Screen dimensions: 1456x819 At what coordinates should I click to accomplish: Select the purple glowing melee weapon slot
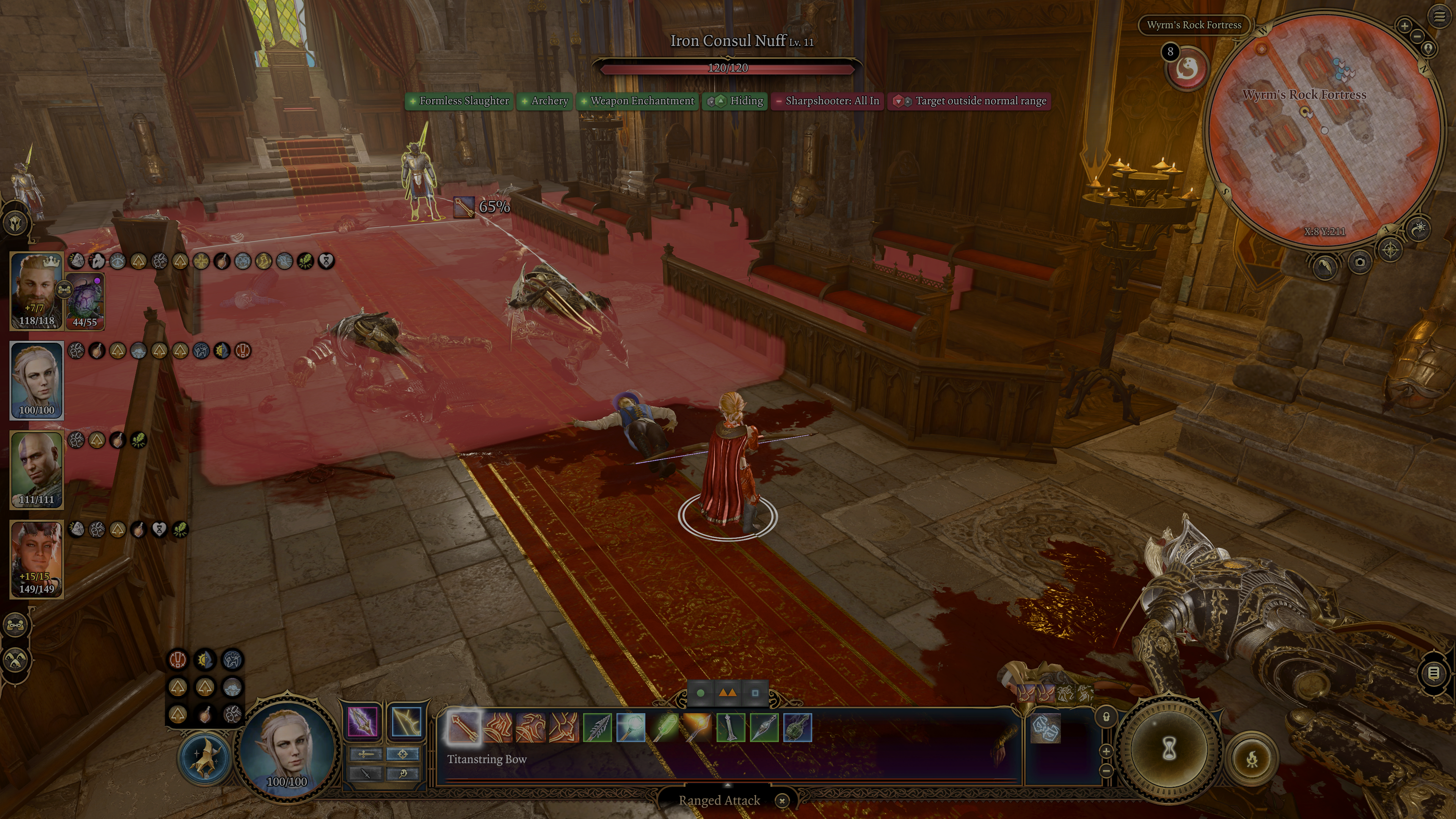[362, 722]
